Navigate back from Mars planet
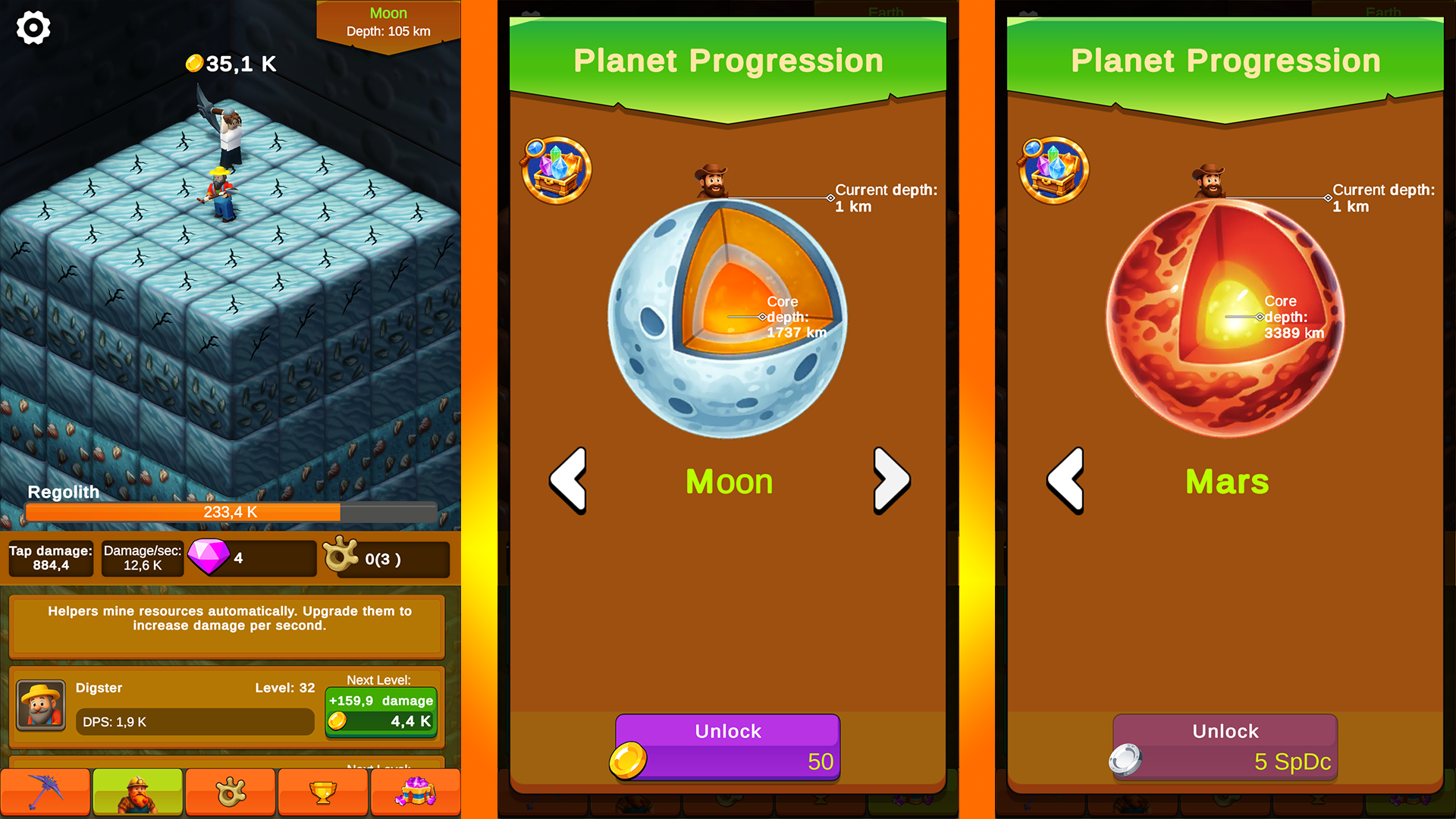The image size is (1456, 819). (x=1065, y=480)
